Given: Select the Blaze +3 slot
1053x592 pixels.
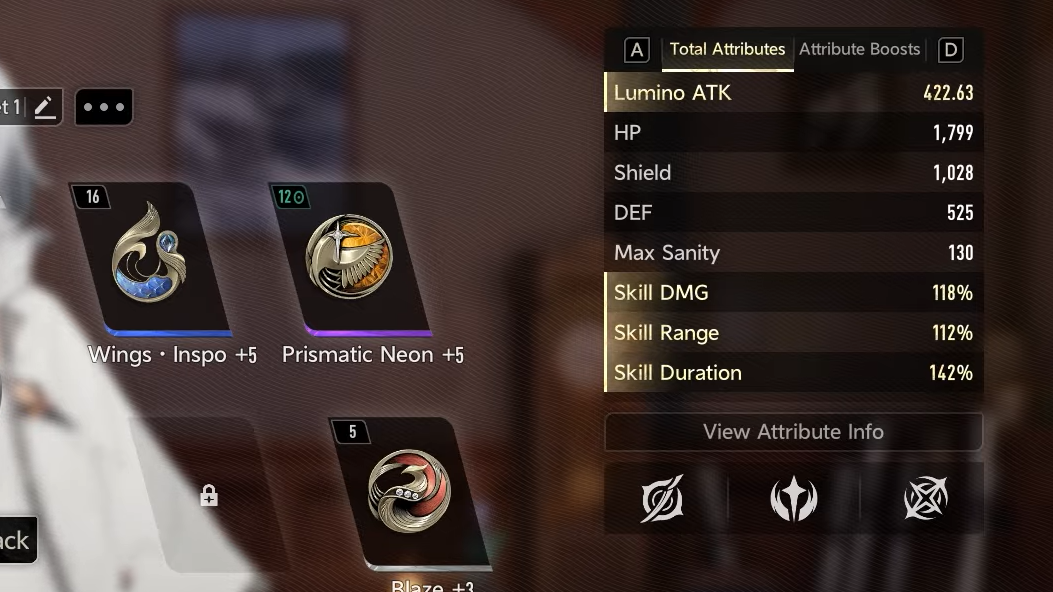Looking at the screenshot, I should click(x=409, y=491).
